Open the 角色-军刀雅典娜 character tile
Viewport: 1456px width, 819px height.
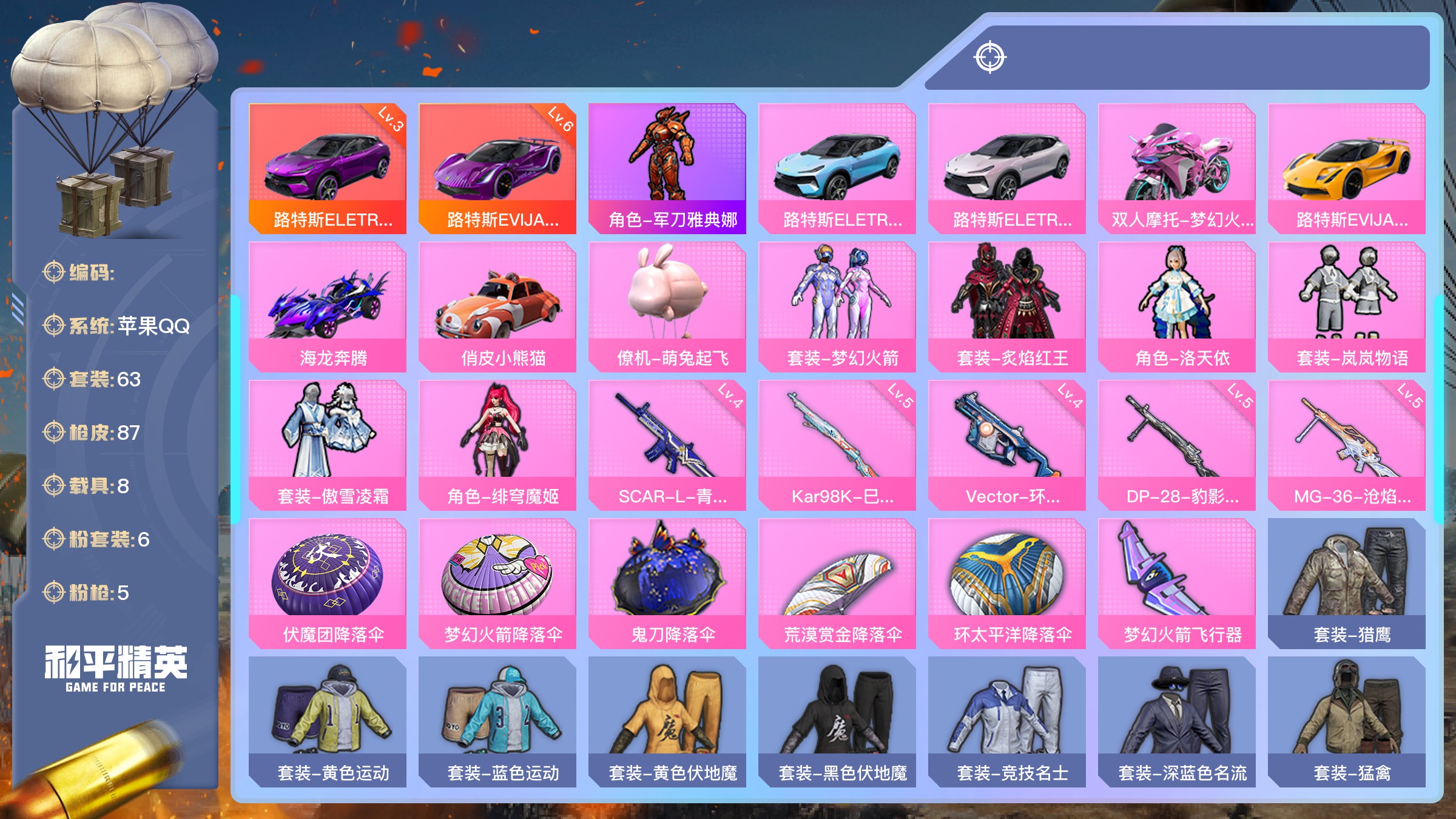click(x=667, y=168)
